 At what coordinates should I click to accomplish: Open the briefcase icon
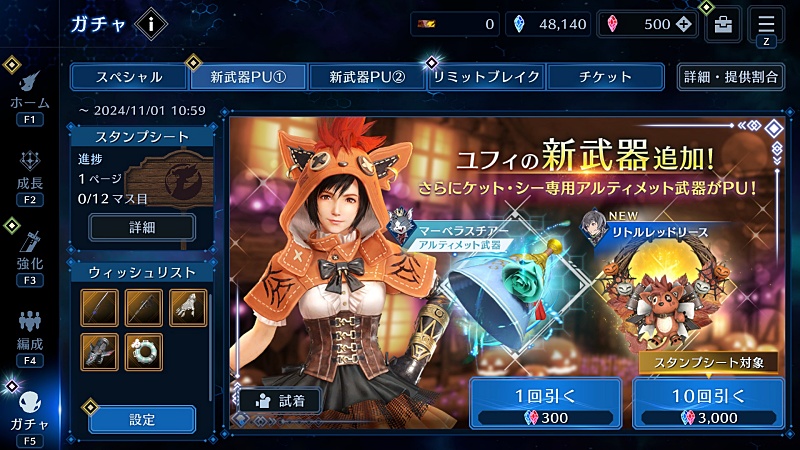click(723, 25)
